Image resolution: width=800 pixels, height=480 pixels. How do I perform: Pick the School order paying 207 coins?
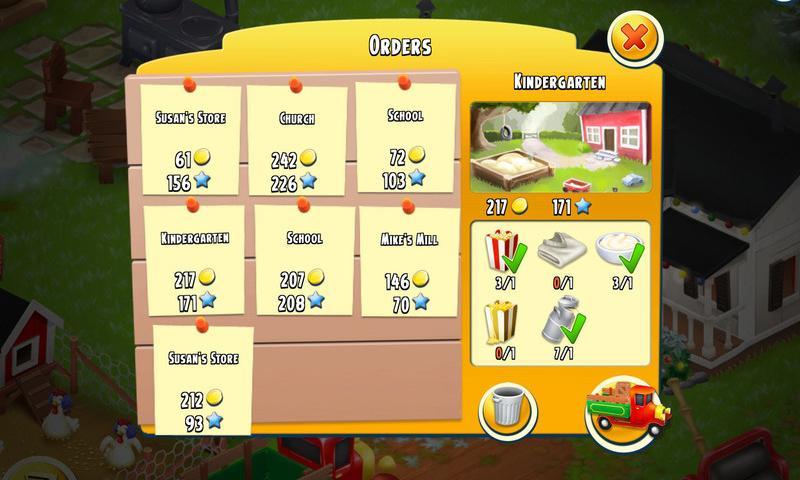tap(304, 260)
